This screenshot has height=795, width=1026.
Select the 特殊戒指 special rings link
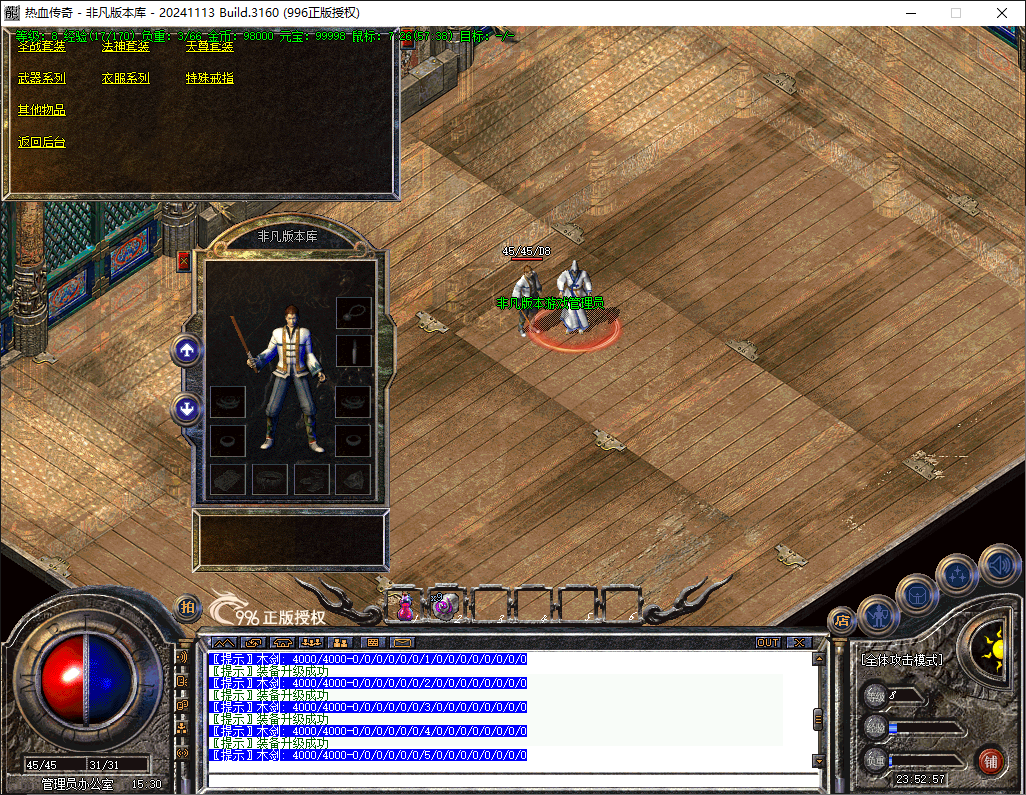[209, 78]
